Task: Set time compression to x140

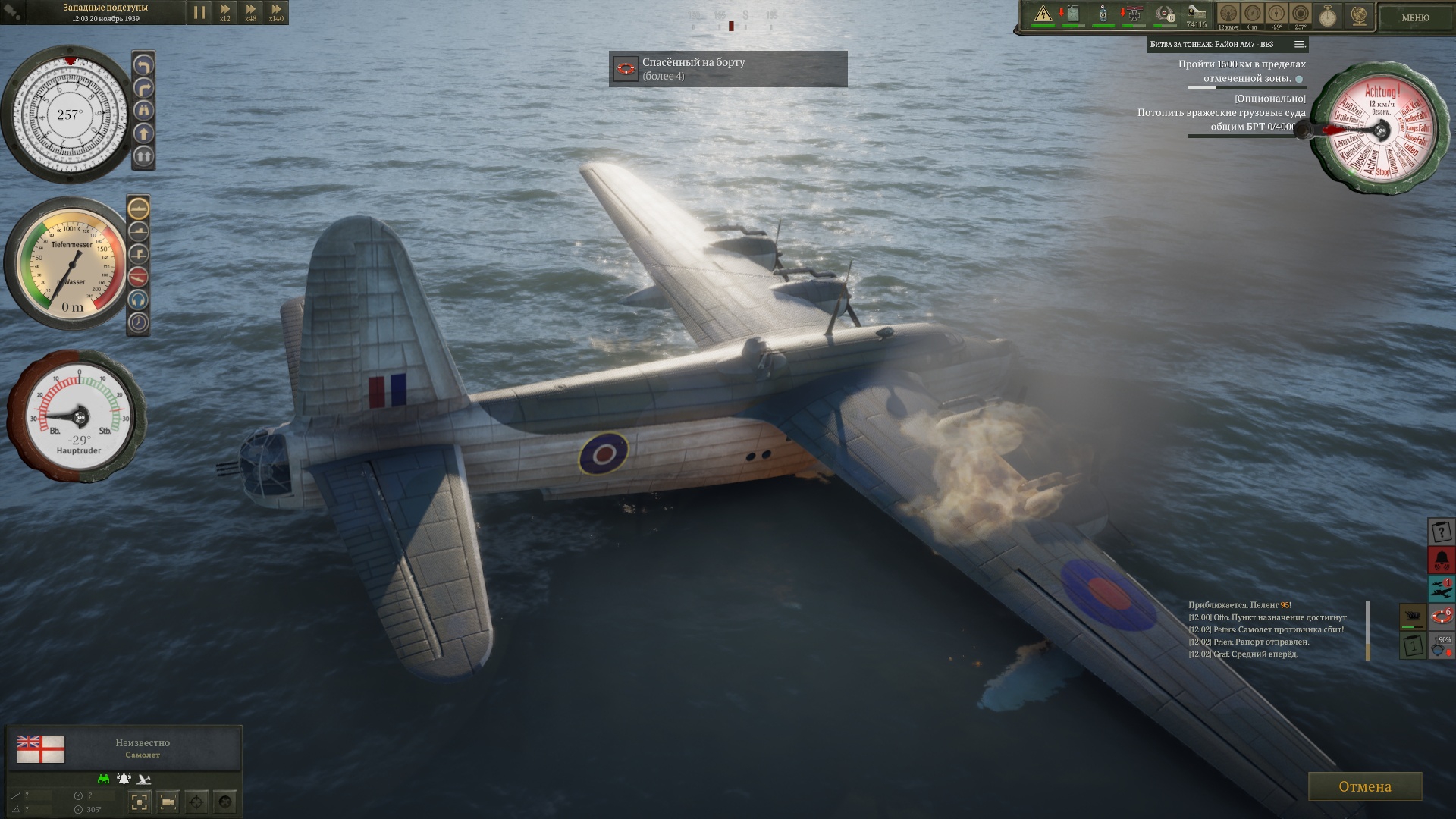Action: 276,12
